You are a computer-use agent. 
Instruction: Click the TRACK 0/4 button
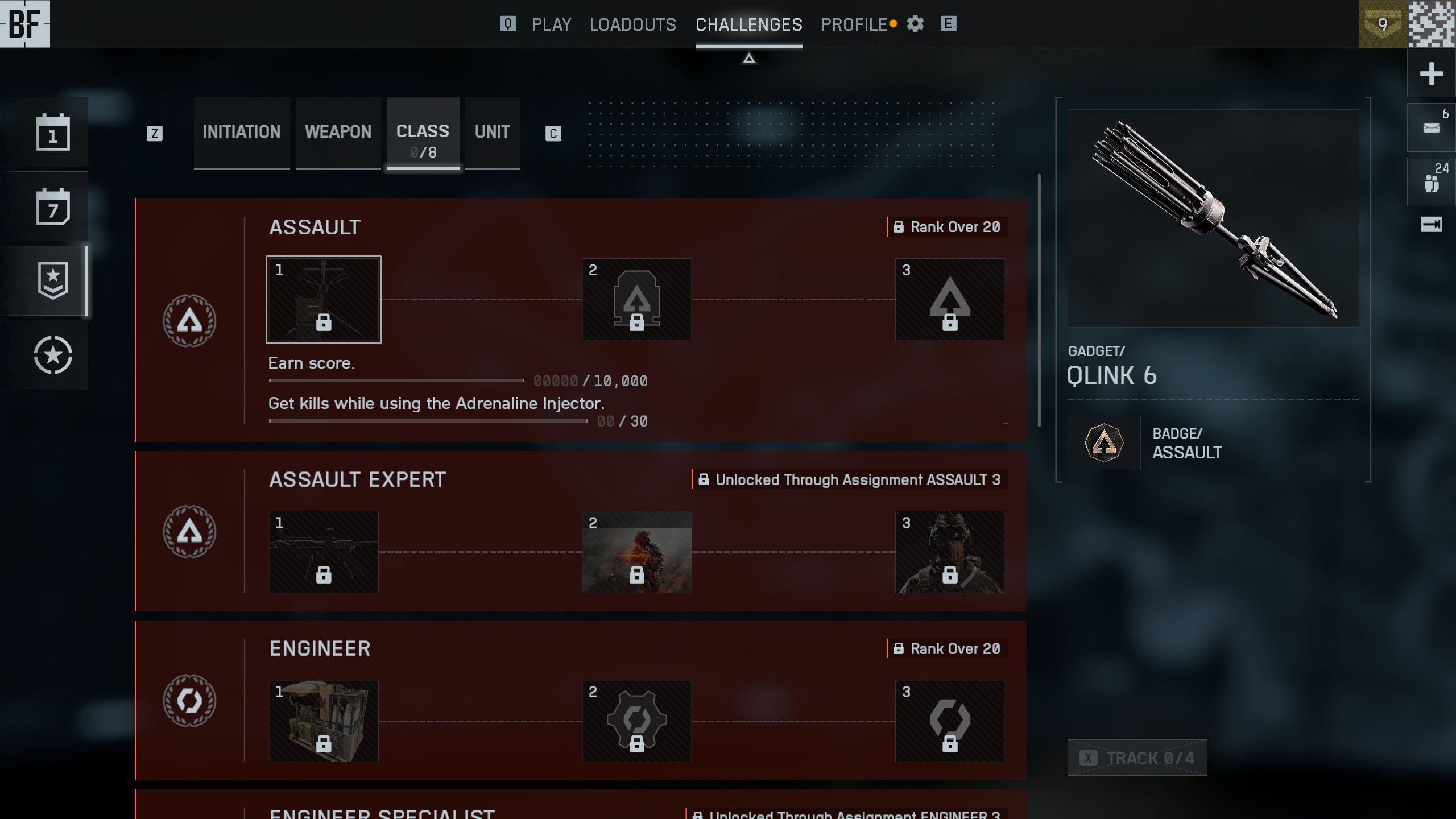1137,758
